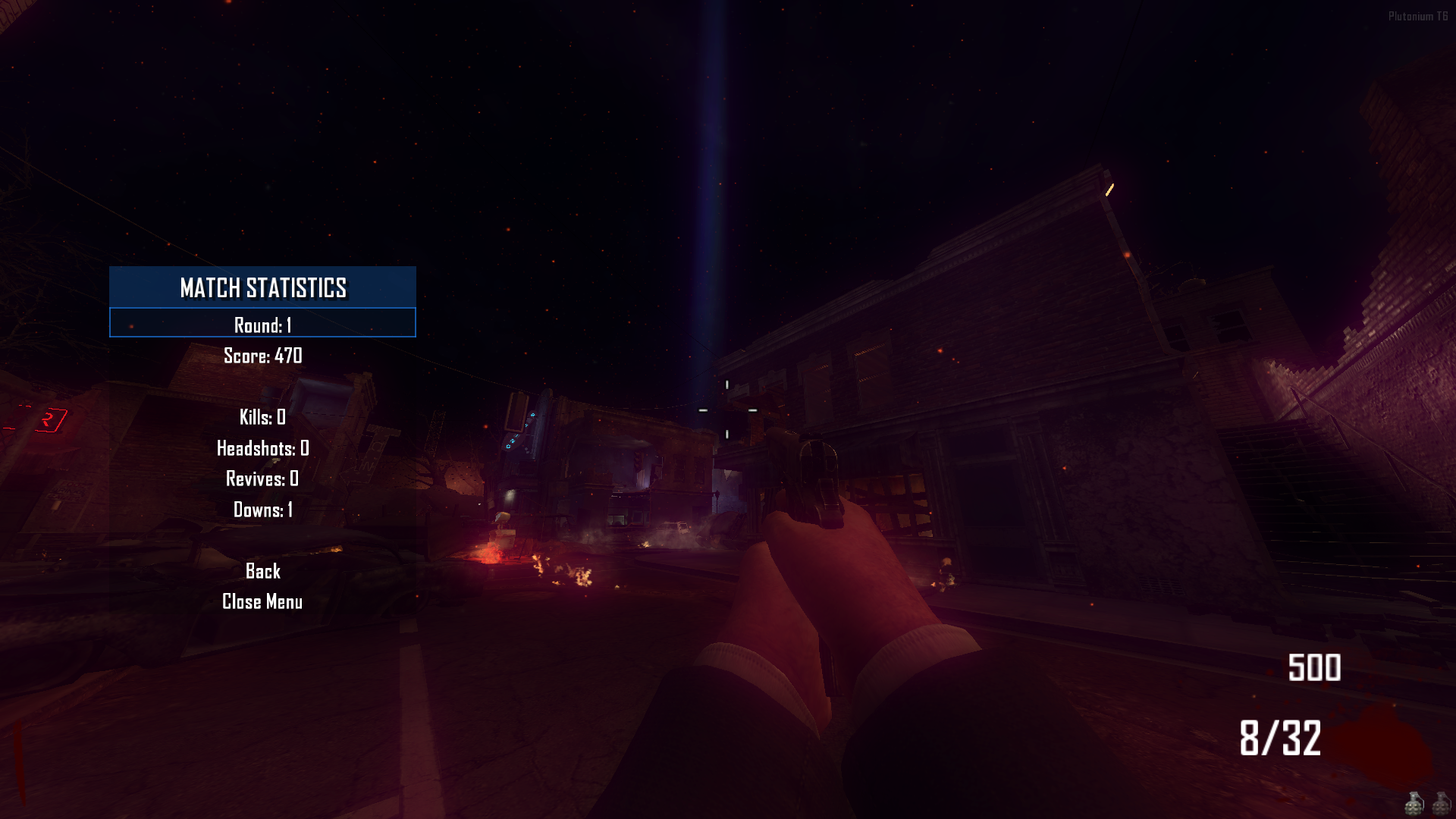Toggle the Score: 470 entry

[x=262, y=356]
